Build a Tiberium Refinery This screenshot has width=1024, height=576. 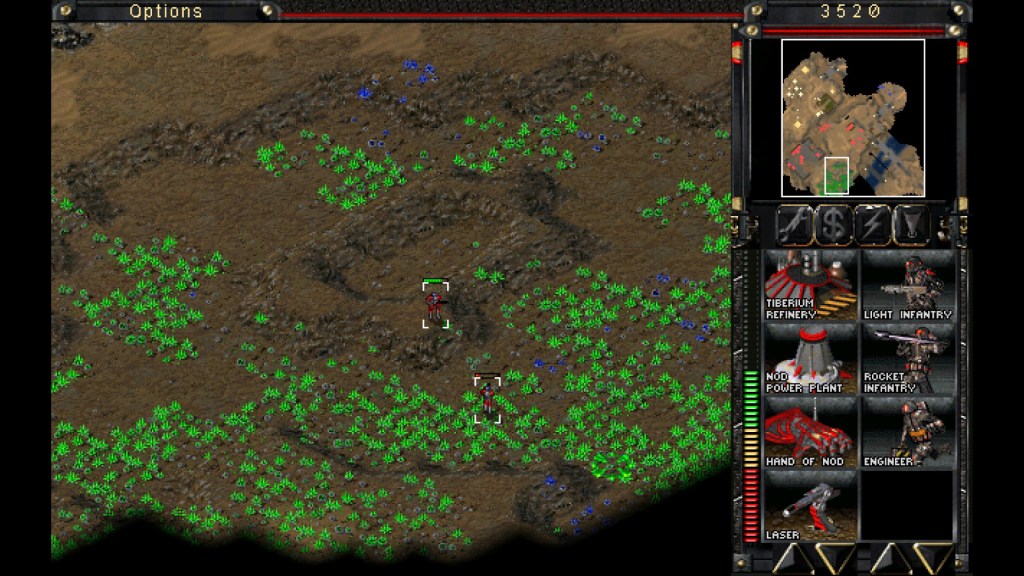click(810, 285)
